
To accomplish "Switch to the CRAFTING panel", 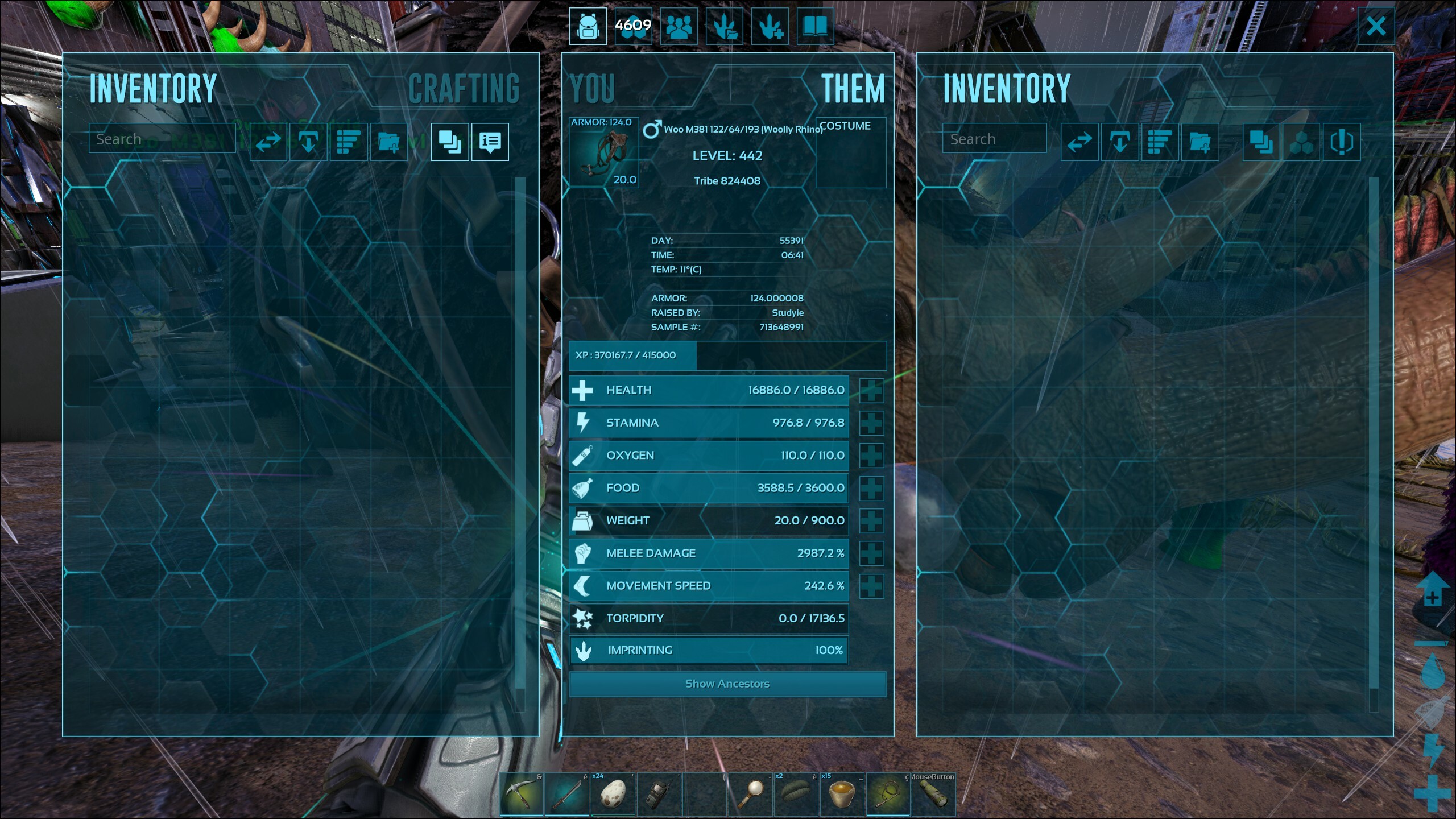I will click(x=464, y=89).
